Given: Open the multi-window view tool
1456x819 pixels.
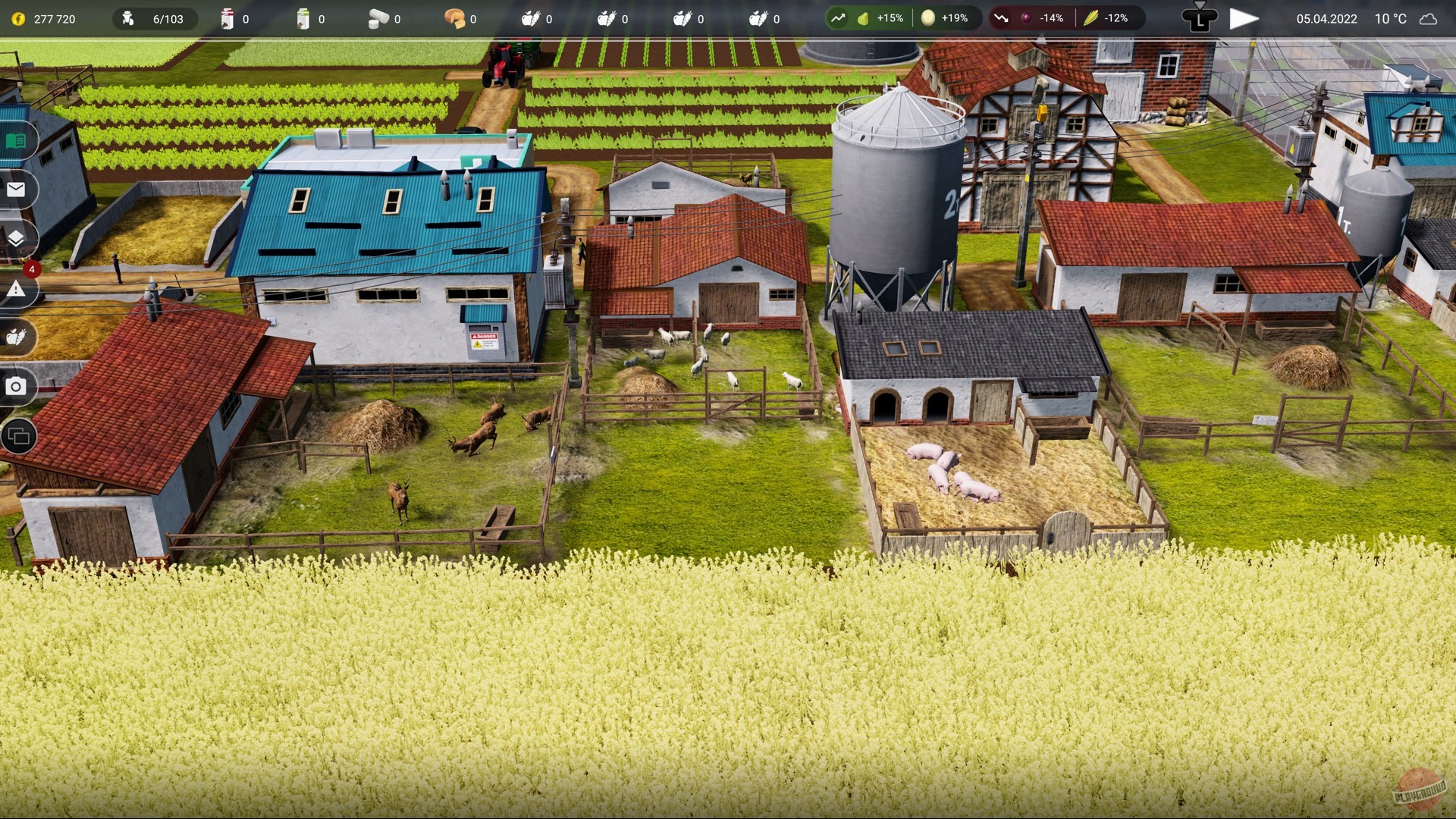Looking at the screenshot, I should coord(19,436).
